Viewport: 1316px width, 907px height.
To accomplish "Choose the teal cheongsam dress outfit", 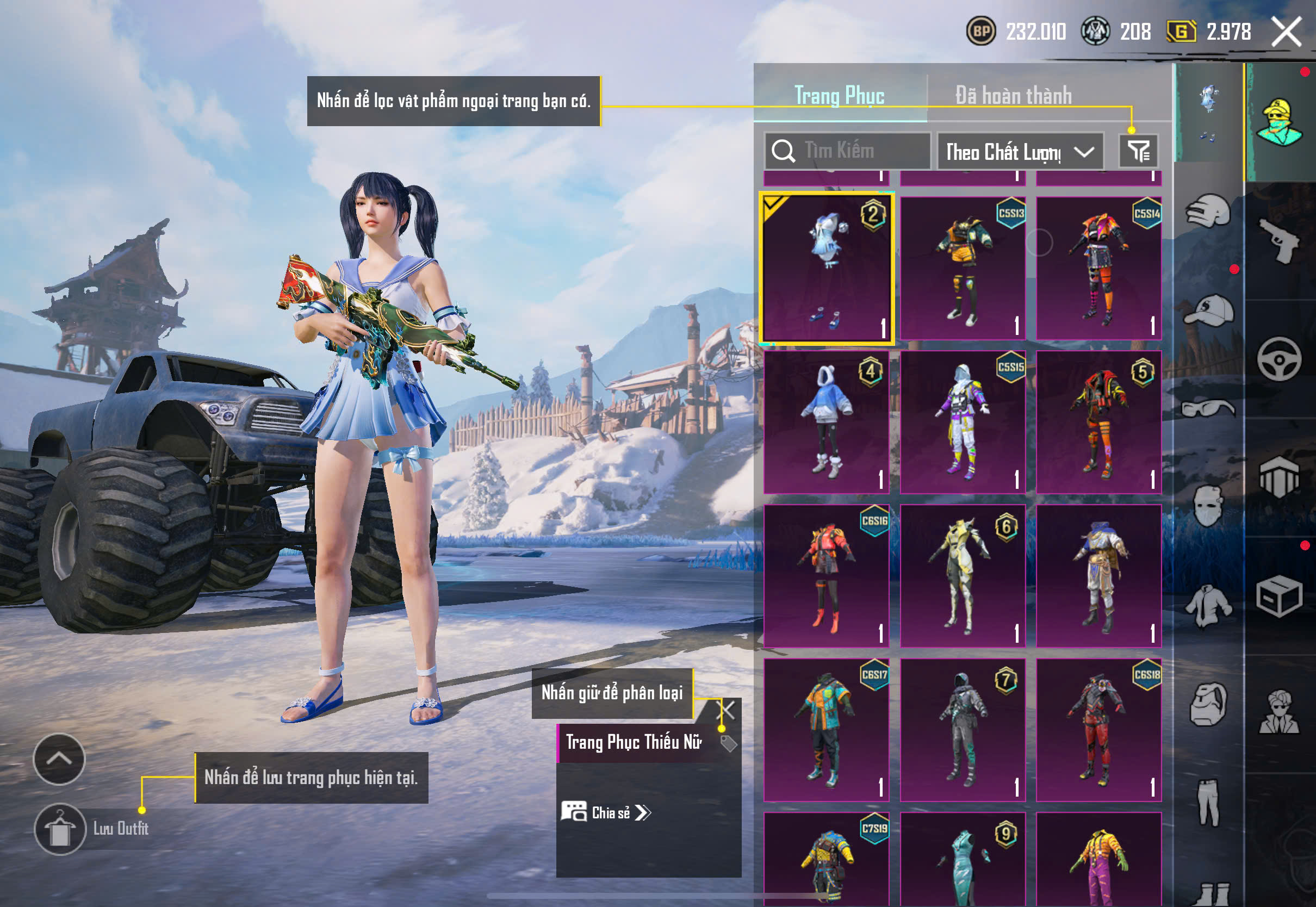I will (963, 858).
